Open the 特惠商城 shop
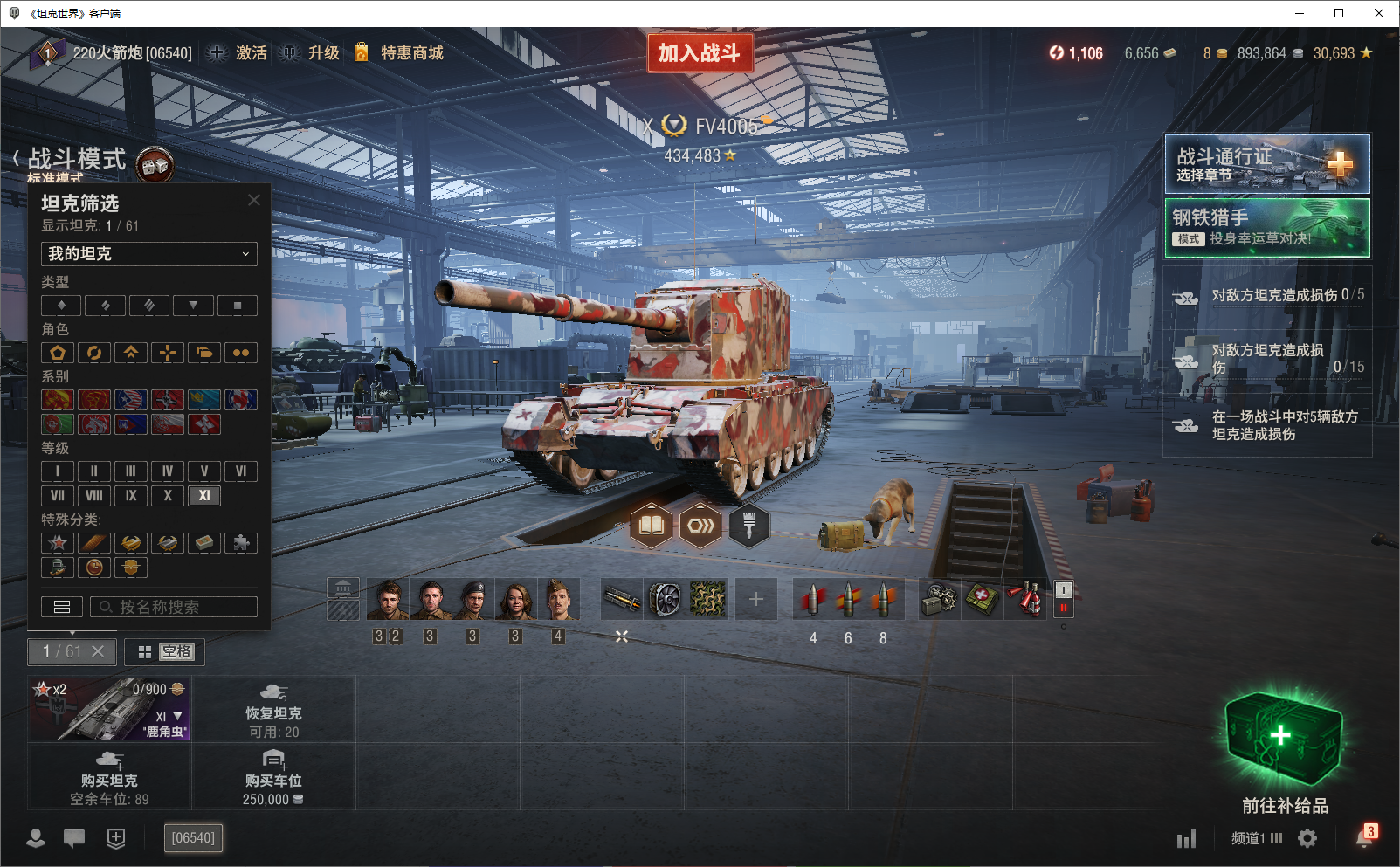1400x867 pixels. click(x=410, y=53)
